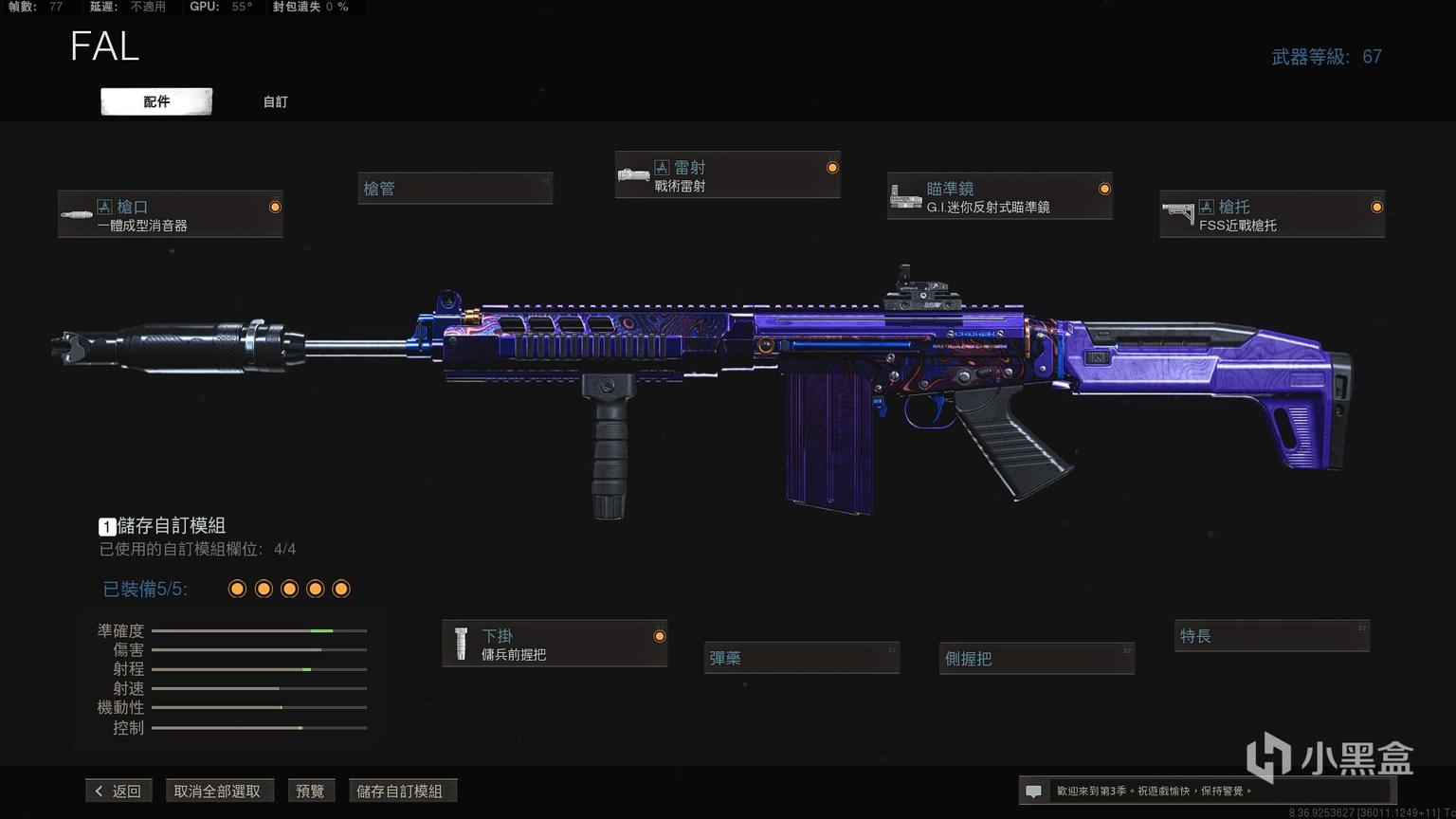Select the 瞄準鏡 optic attachment slot
This screenshot has width=1456, height=819.
[999, 196]
